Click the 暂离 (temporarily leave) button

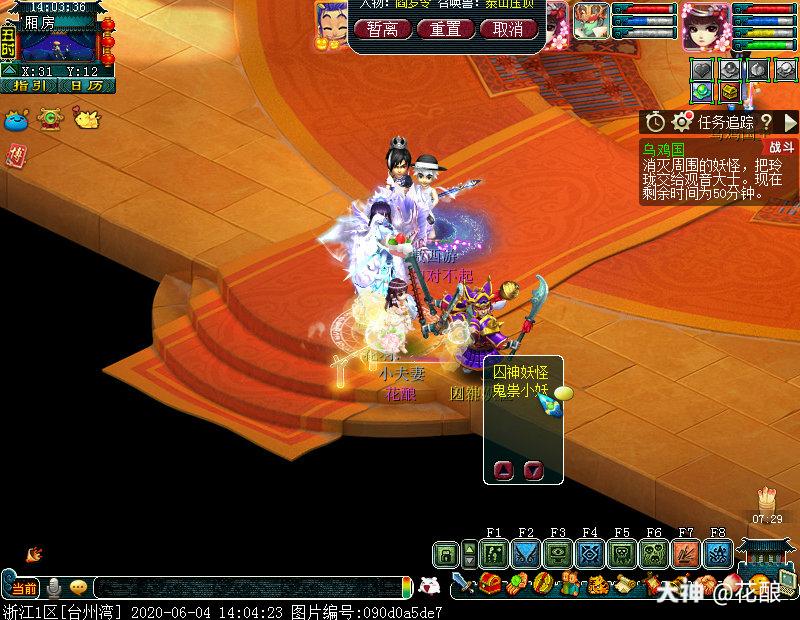click(383, 29)
